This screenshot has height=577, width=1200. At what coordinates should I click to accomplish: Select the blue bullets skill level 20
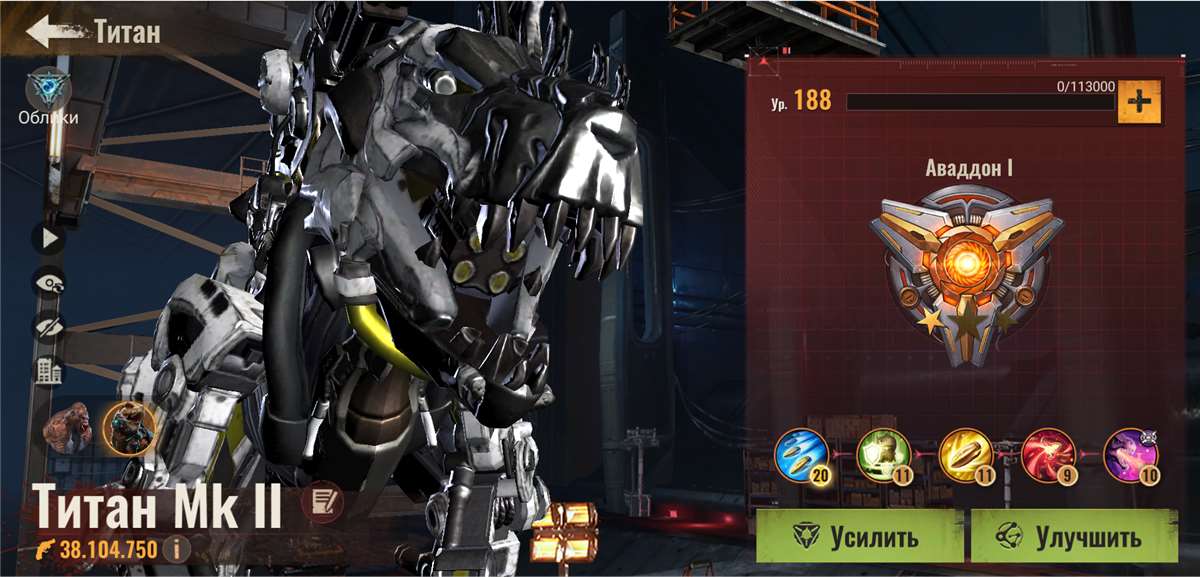802,456
